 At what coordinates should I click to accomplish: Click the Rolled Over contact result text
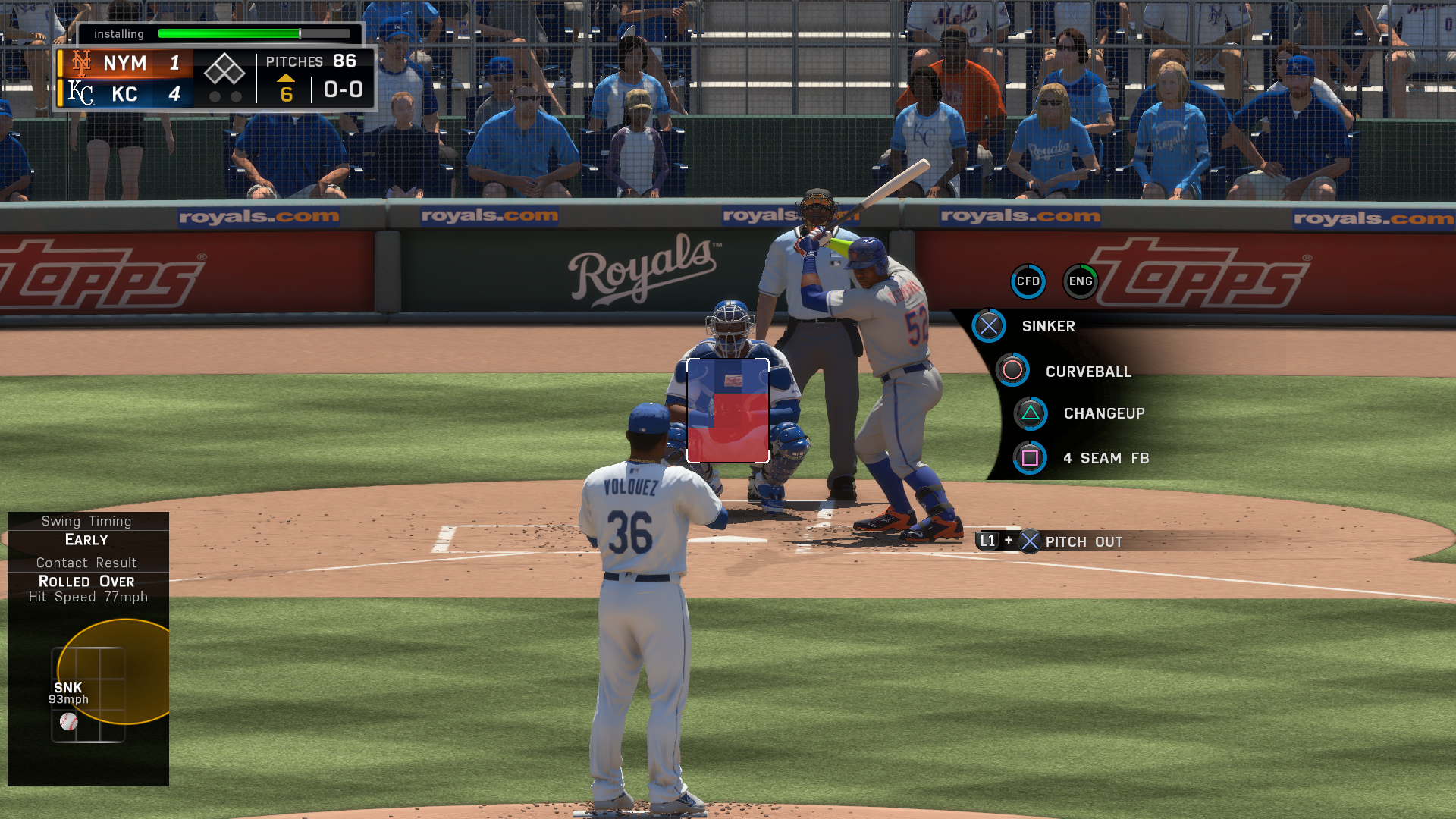pyautogui.click(x=86, y=582)
